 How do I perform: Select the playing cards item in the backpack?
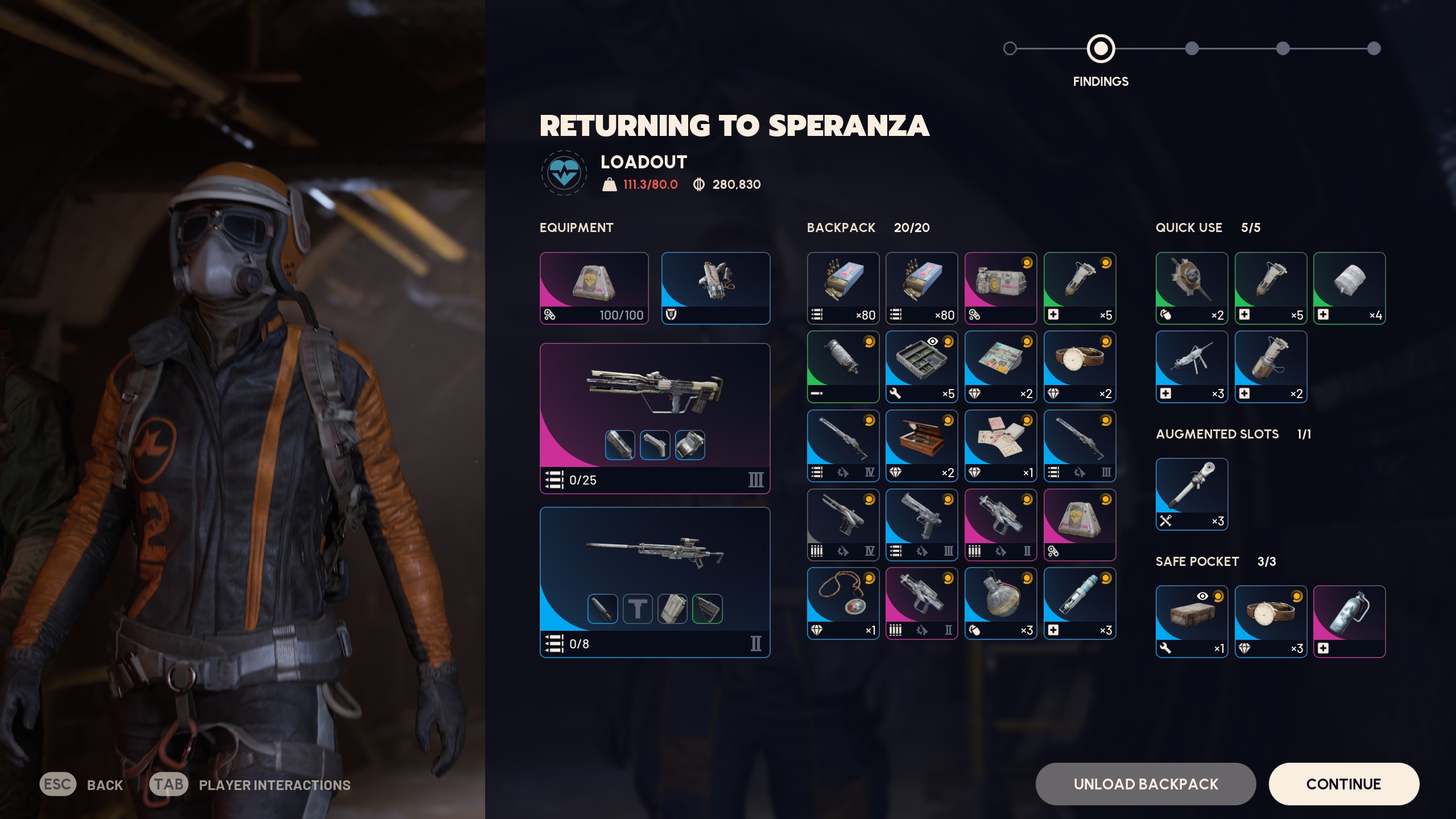pyautogui.click(x=1000, y=446)
